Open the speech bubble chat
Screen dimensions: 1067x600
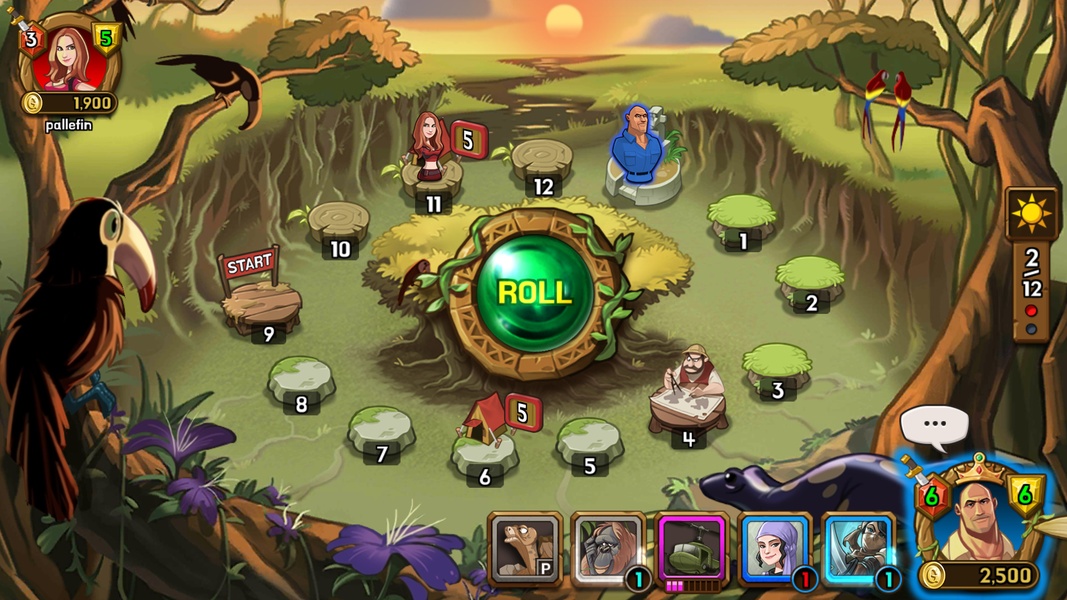(x=934, y=424)
